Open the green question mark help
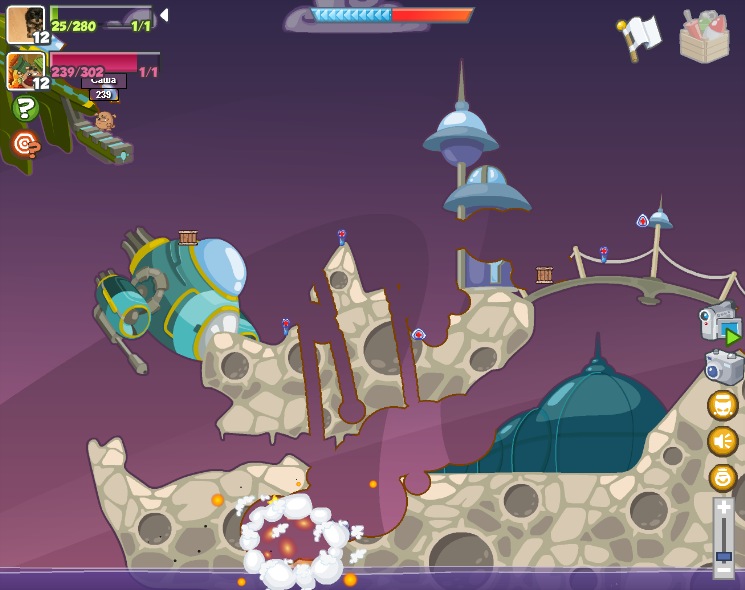The width and height of the screenshot is (745, 590). point(26,108)
